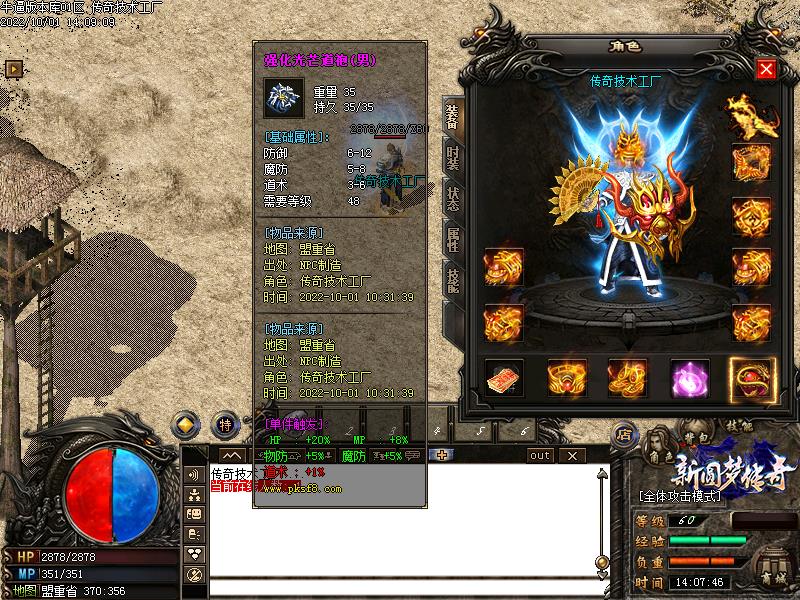The height and width of the screenshot is (600, 800).
Task: Click the chat box text area
Action: pyautogui.click(x=400, y=530)
